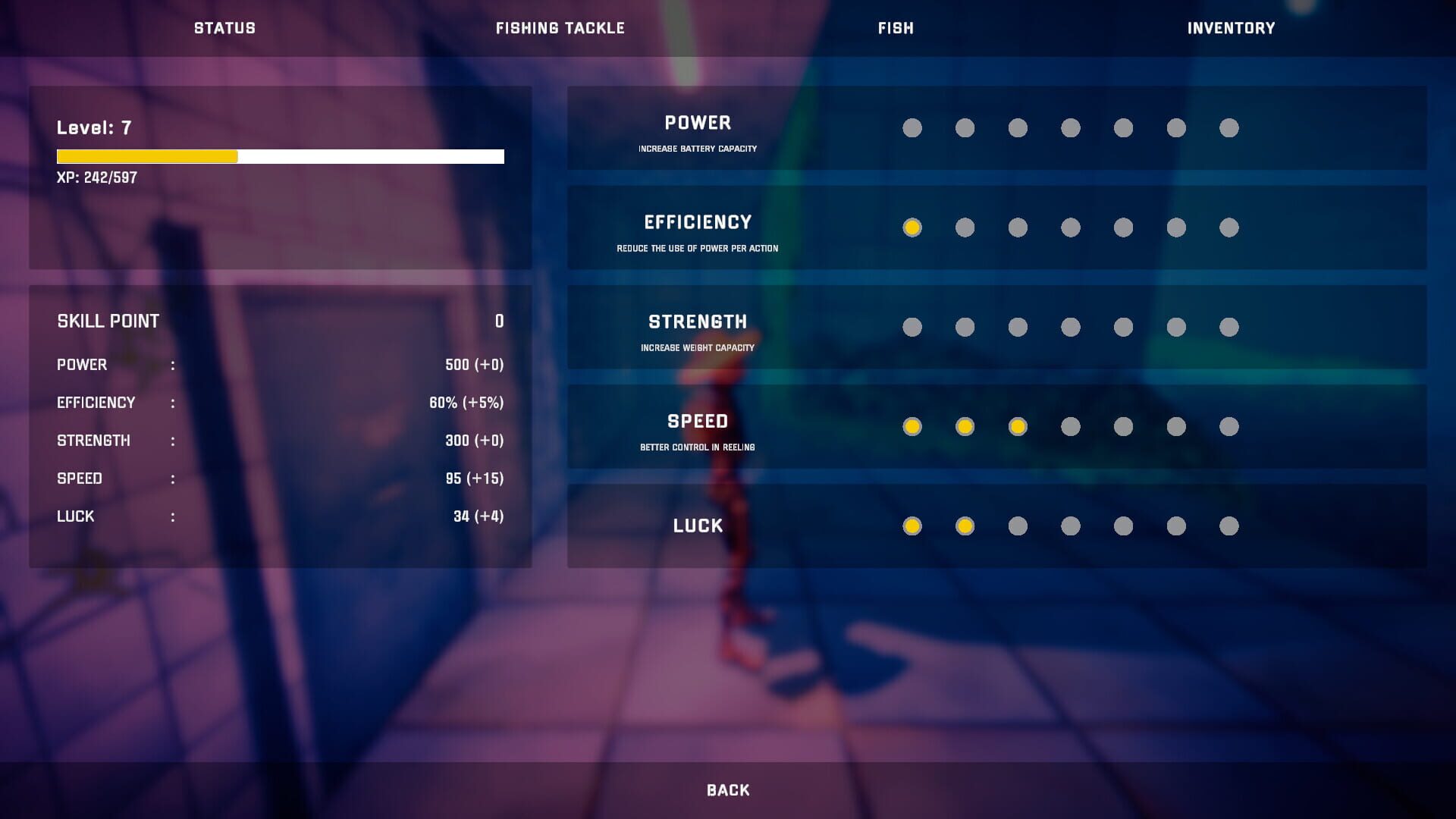The image size is (1456, 819).
Task: Select the third Luck skill dot
Action: (x=1018, y=526)
